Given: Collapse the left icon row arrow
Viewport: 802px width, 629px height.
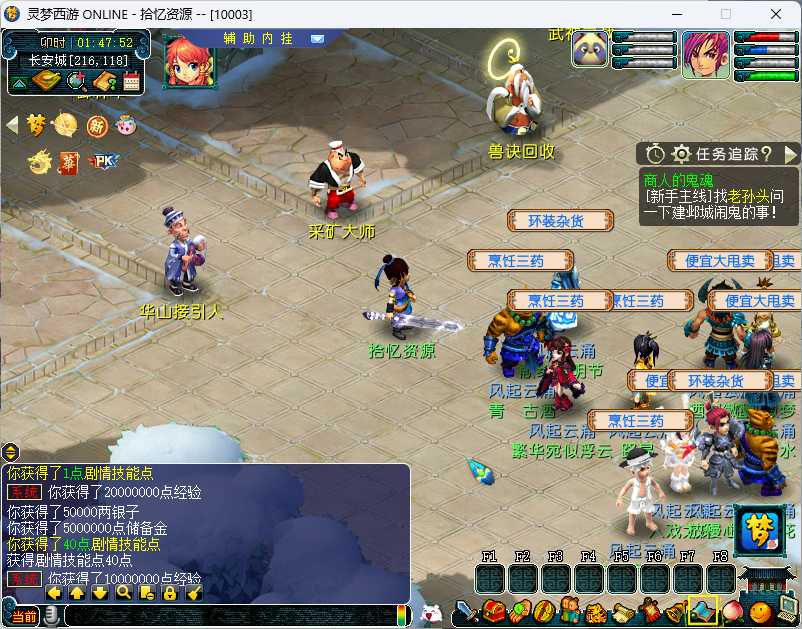Looking at the screenshot, I should [12, 125].
